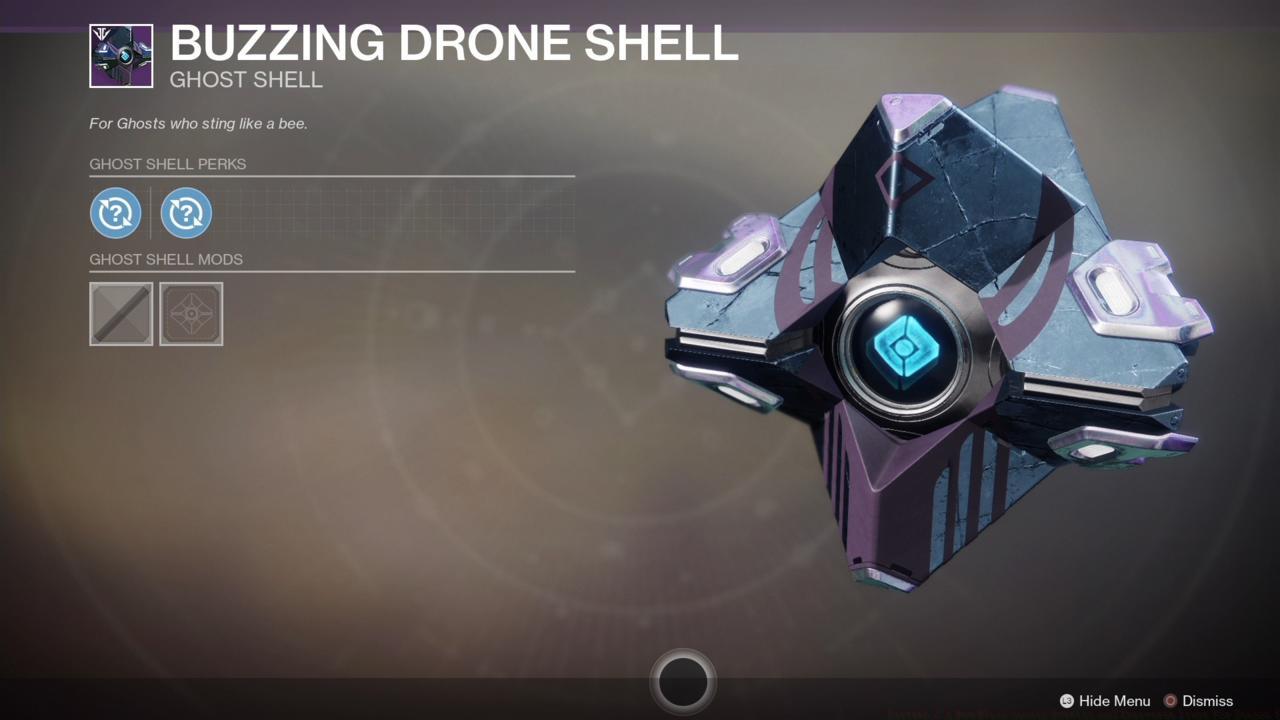Switch to the Ghost Shell Mods header
This screenshot has width=1280, height=720.
[x=166, y=259]
